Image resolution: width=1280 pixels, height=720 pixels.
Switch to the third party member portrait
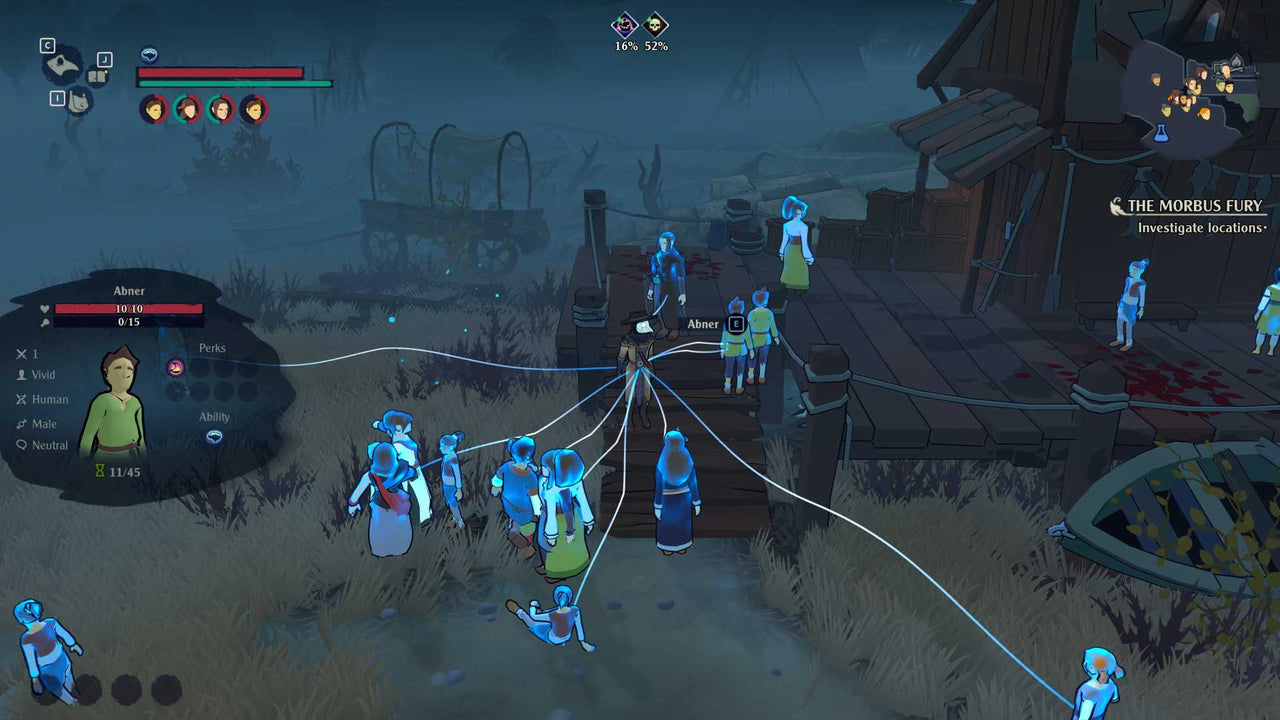pyautogui.click(x=218, y=110)
